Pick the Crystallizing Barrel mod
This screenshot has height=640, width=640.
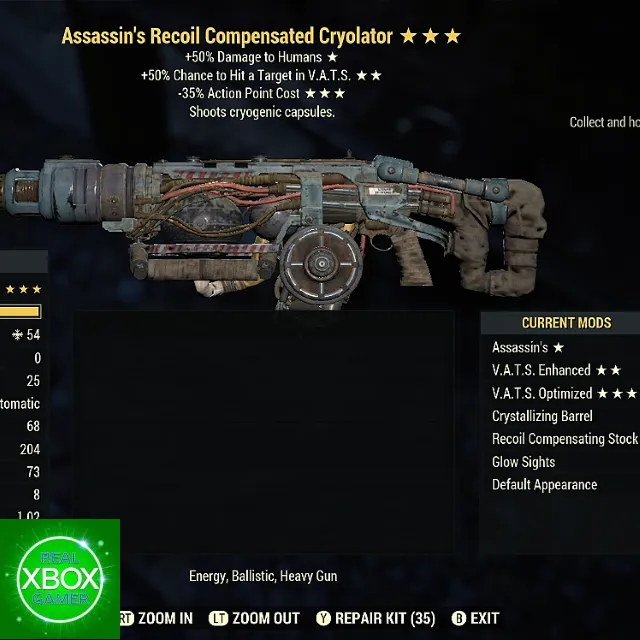(542, 416)
